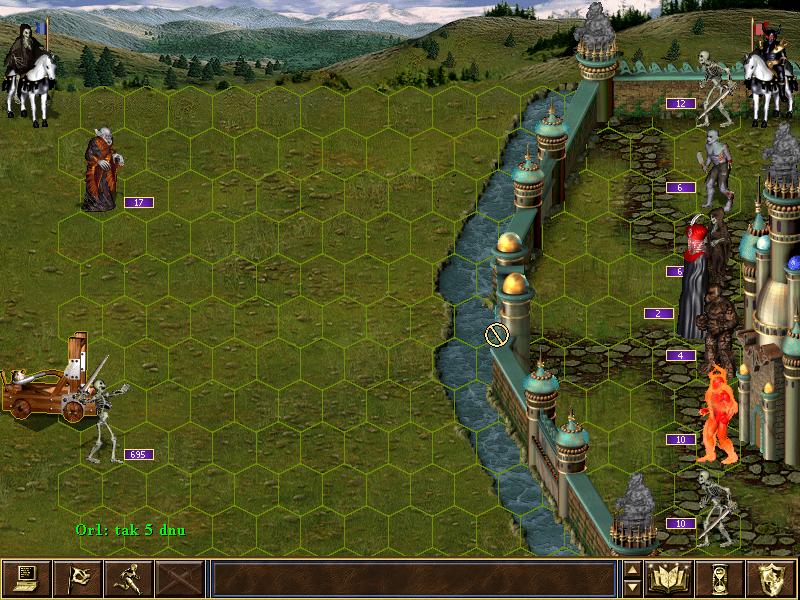Wait with the hourglass button
Viewport: 800px width, 600px height.
click(721, 578)
